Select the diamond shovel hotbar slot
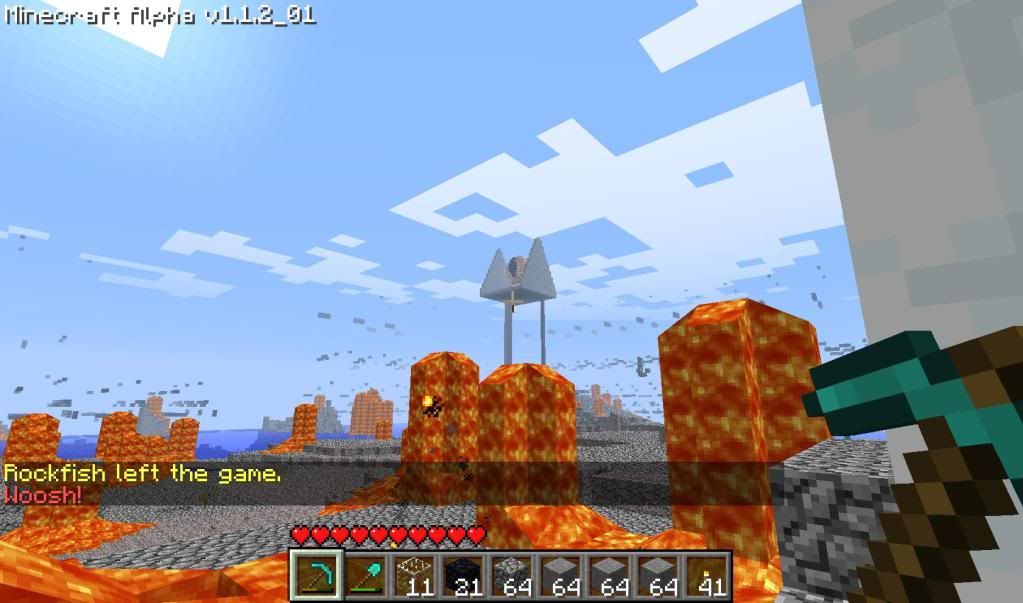The image size is (1023, 603). click(x=364, y=576)
